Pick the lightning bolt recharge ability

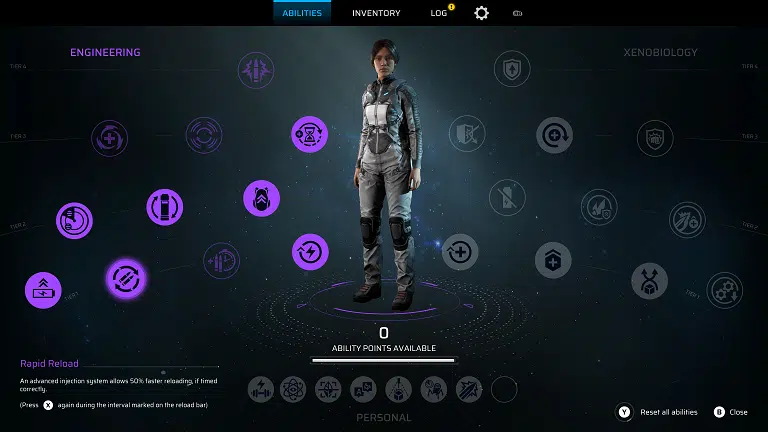coord(310,251)
